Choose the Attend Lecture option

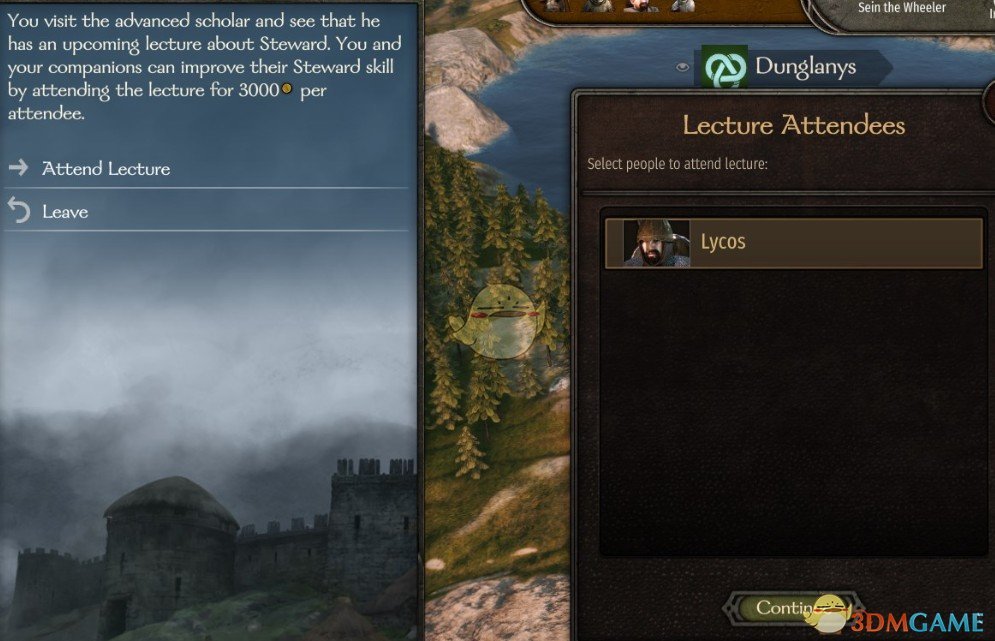pos(106,169)
